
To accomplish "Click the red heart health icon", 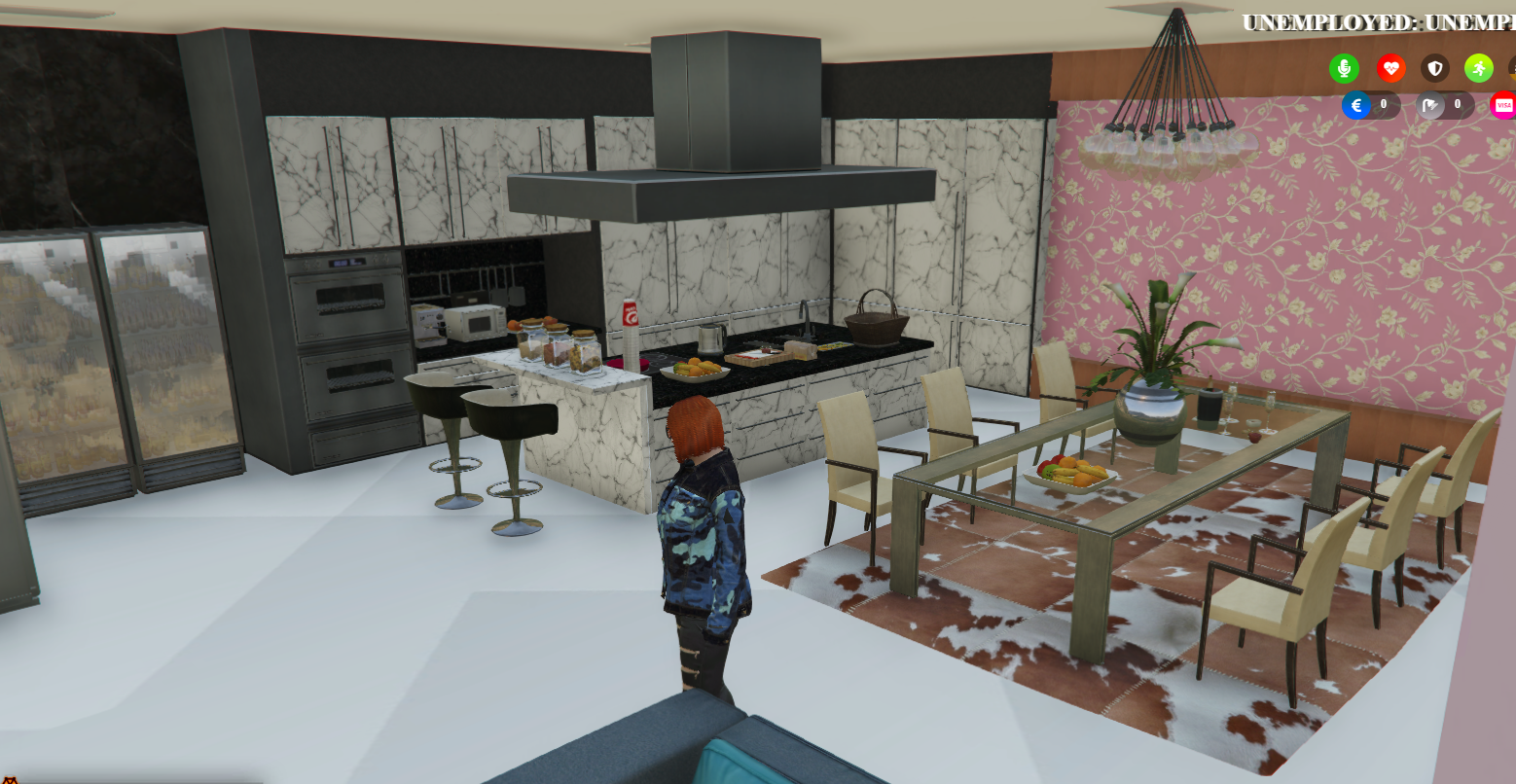I will (x=1391, y=69).
